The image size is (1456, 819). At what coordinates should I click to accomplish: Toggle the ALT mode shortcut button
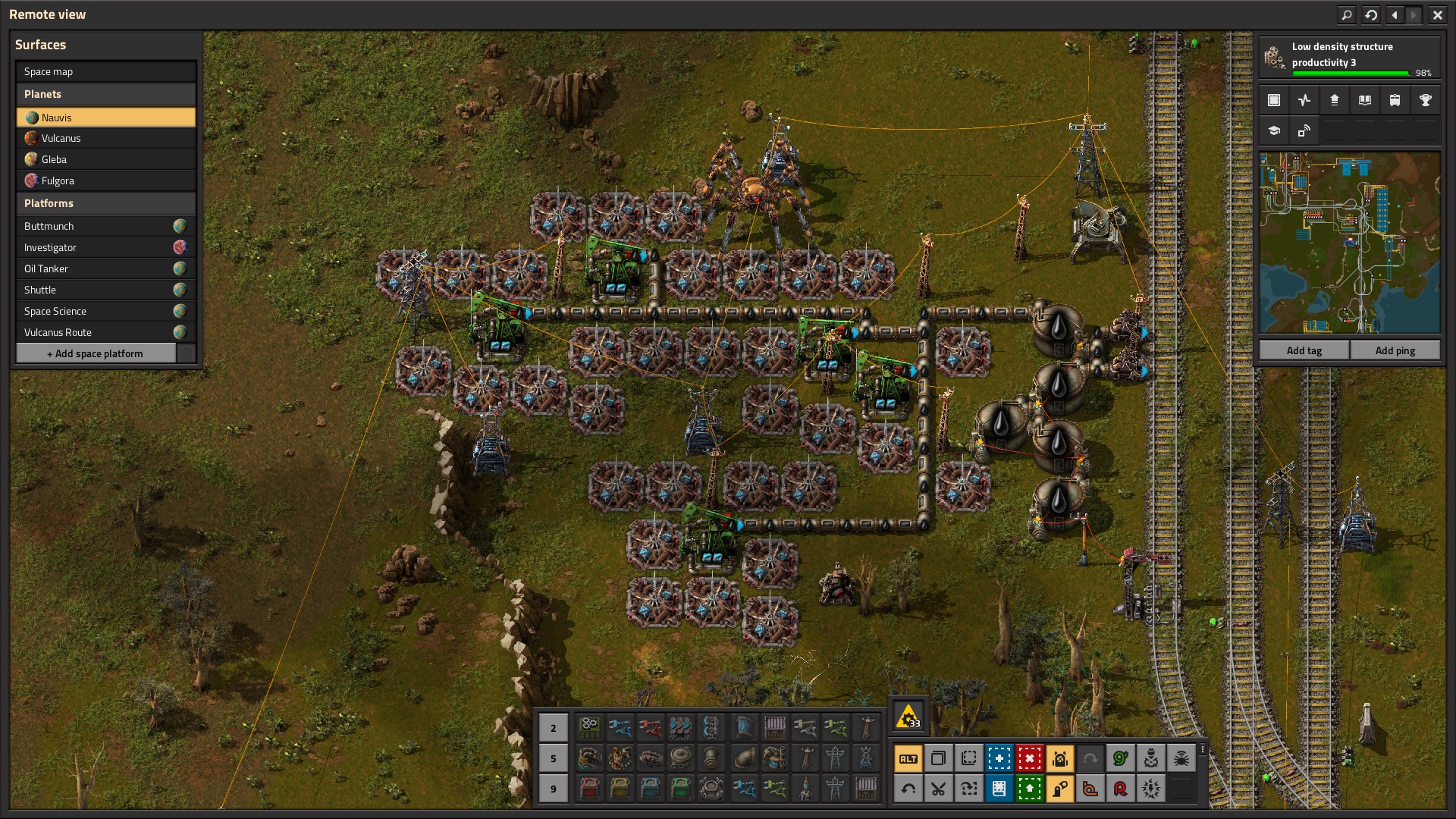tap(908, 758)
